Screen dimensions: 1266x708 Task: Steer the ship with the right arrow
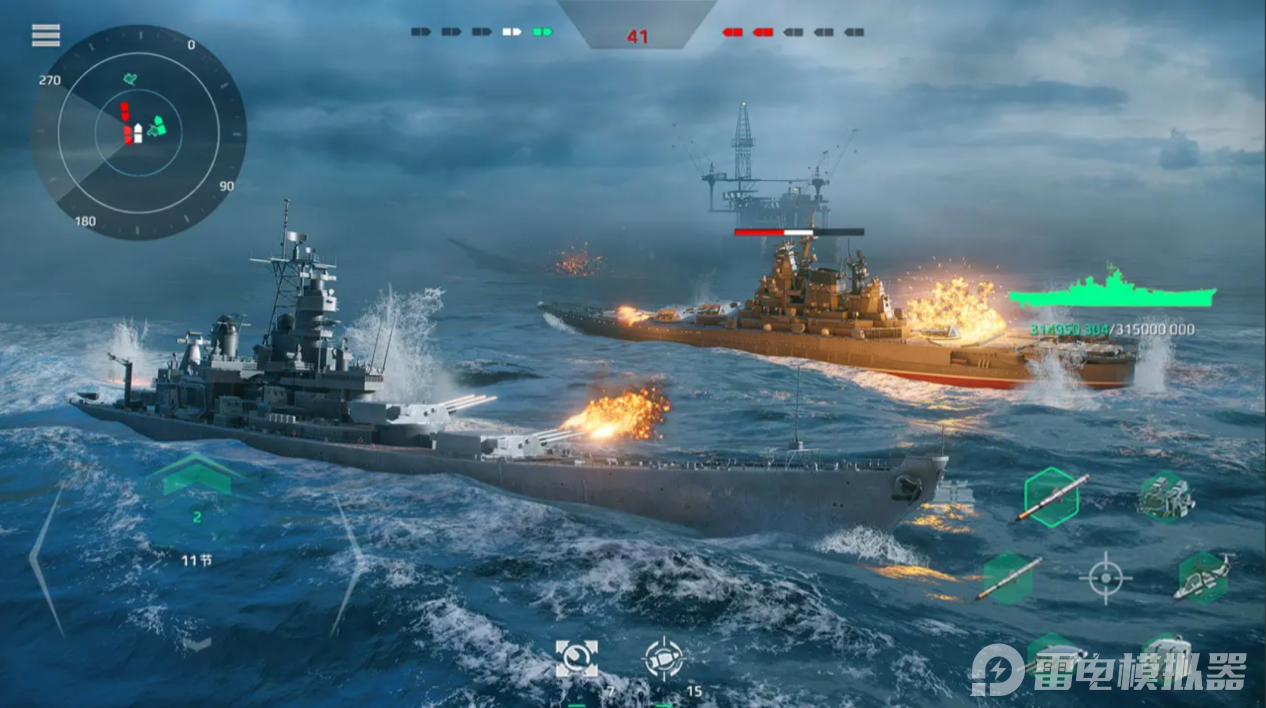(x=347, y=565)
